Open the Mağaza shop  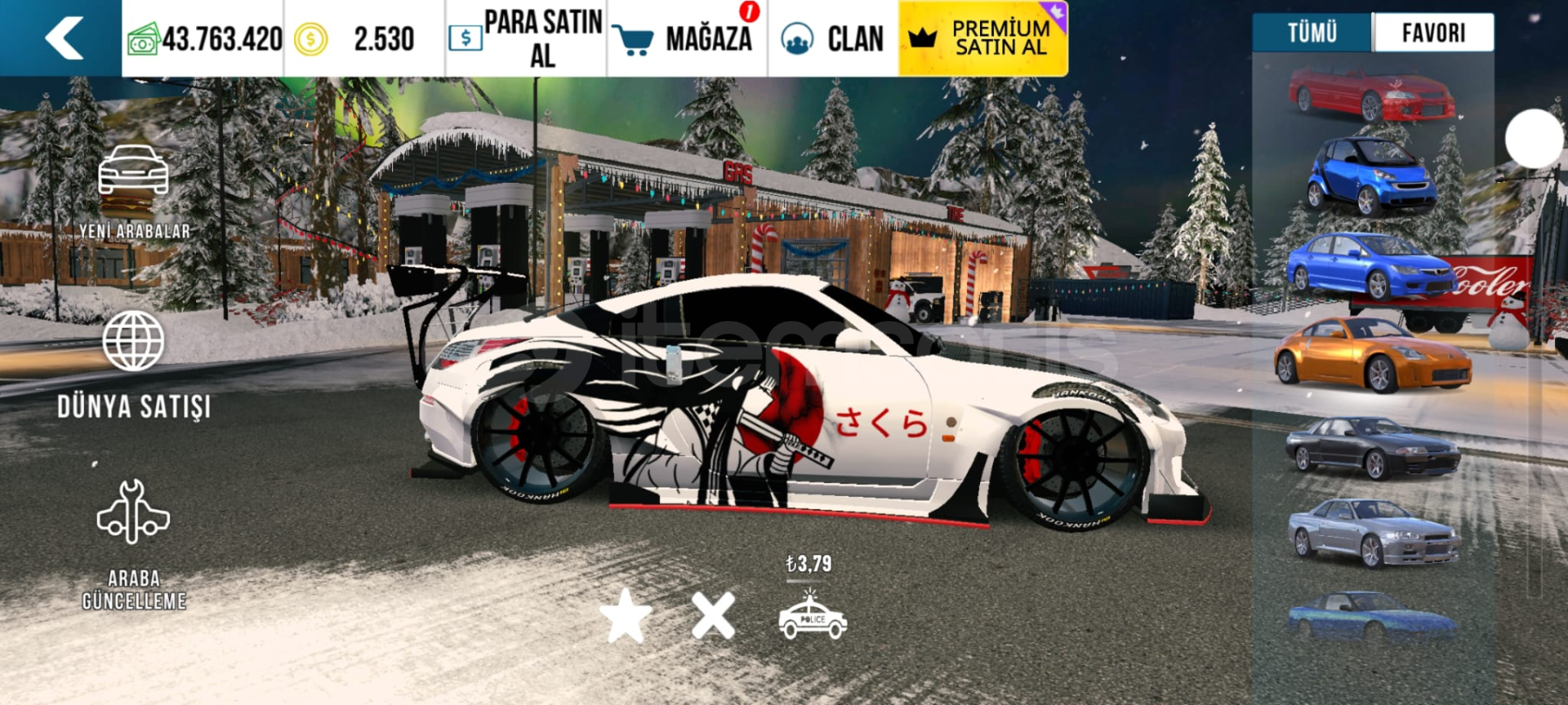(687, 38)
